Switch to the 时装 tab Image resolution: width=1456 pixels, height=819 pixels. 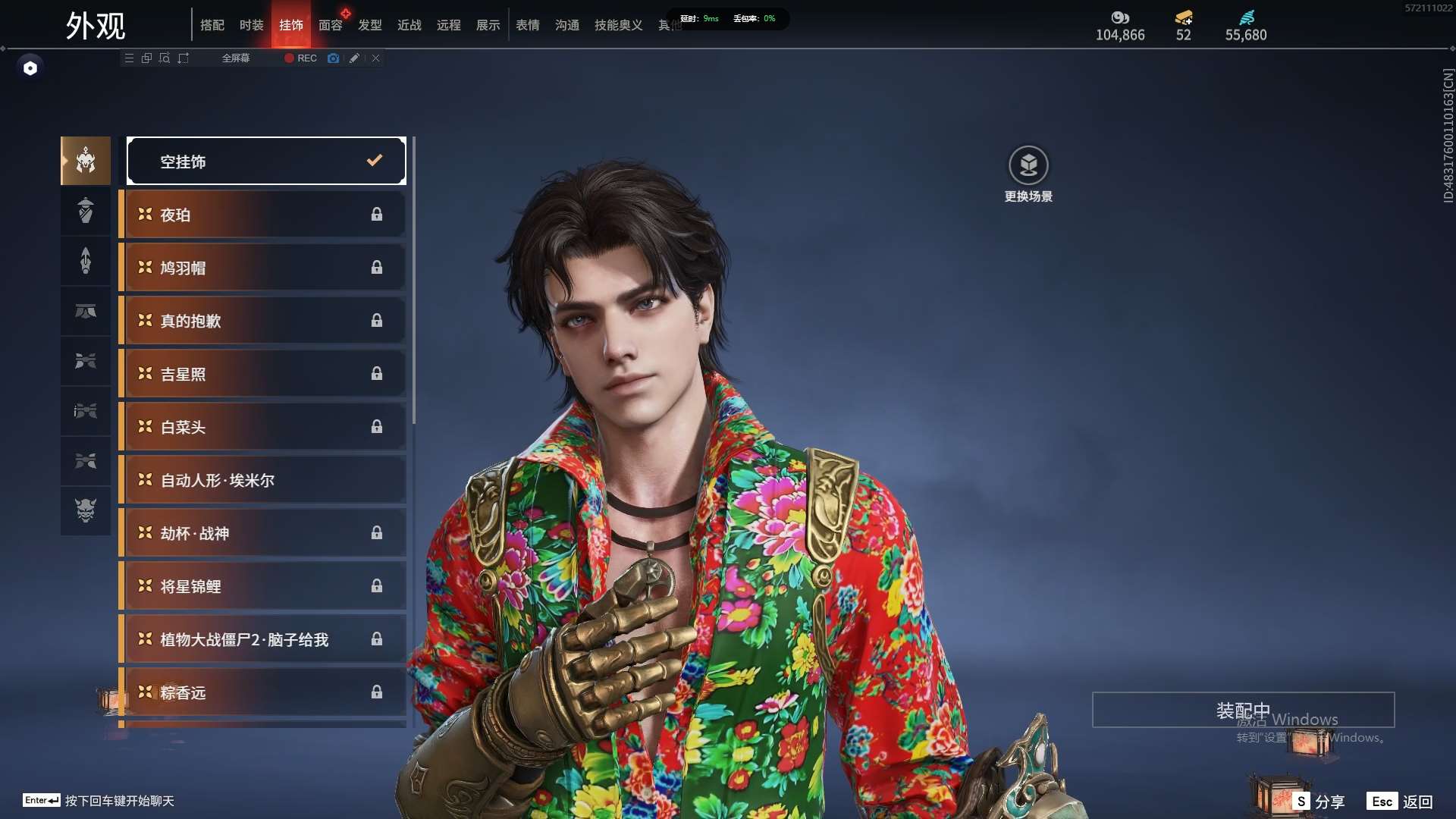251,25
